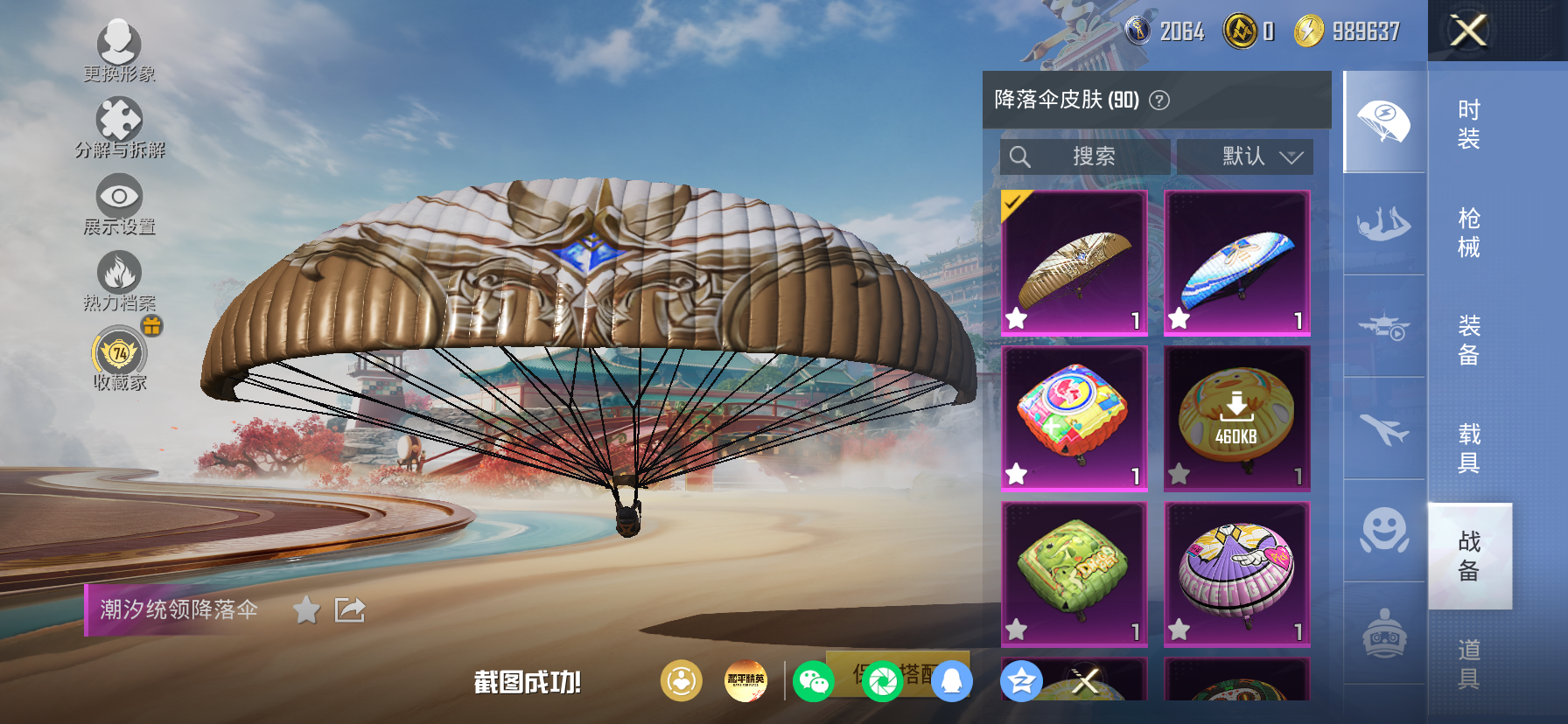Viewport: 1568px width, 724px height.
Task: Download the 460KB yellow duck parachute
Action: (1236, 418)
